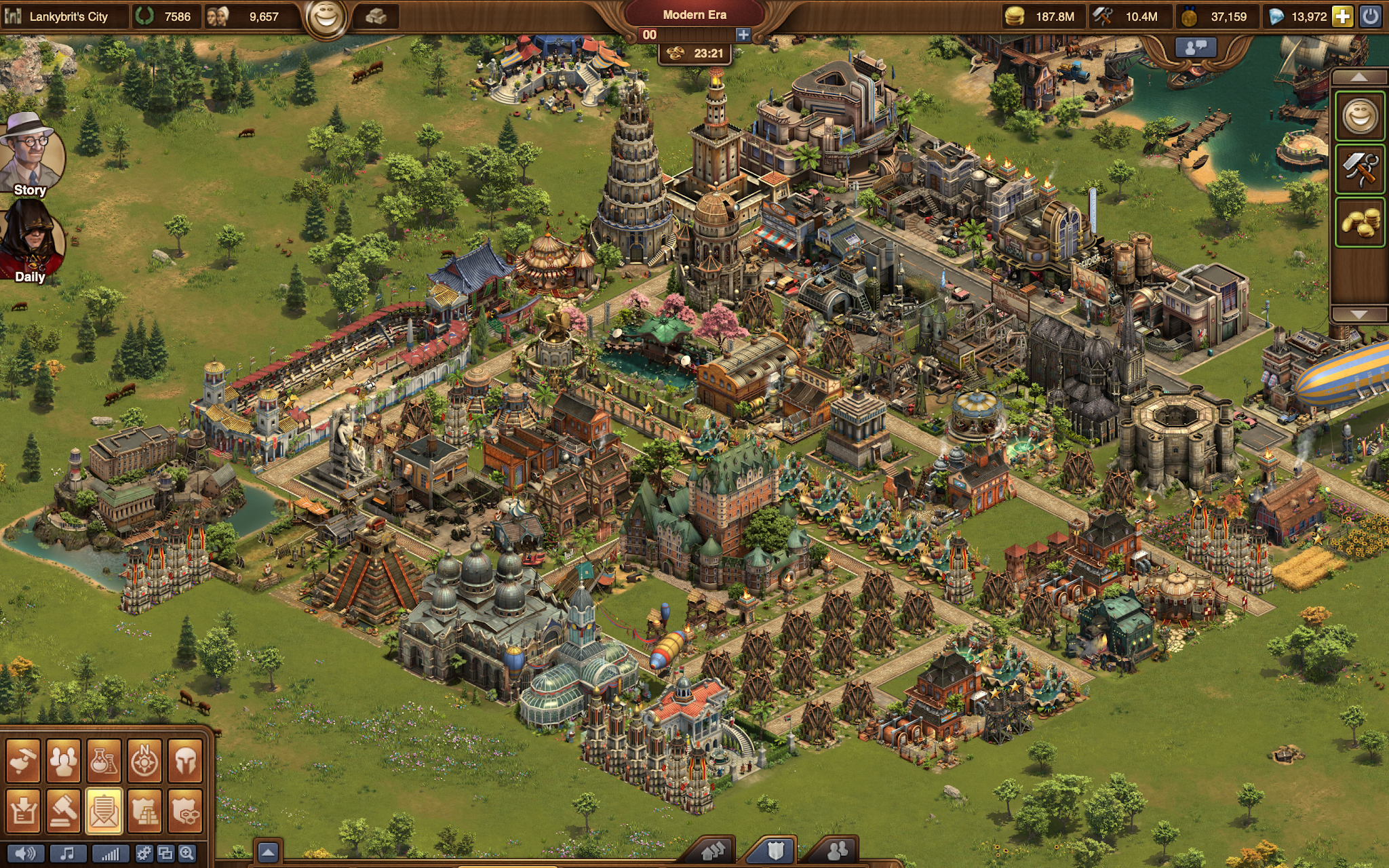1389x868 pixels.
Task: Open the Inventory box button
Action: pyautogui.click(x=22, y=810)
